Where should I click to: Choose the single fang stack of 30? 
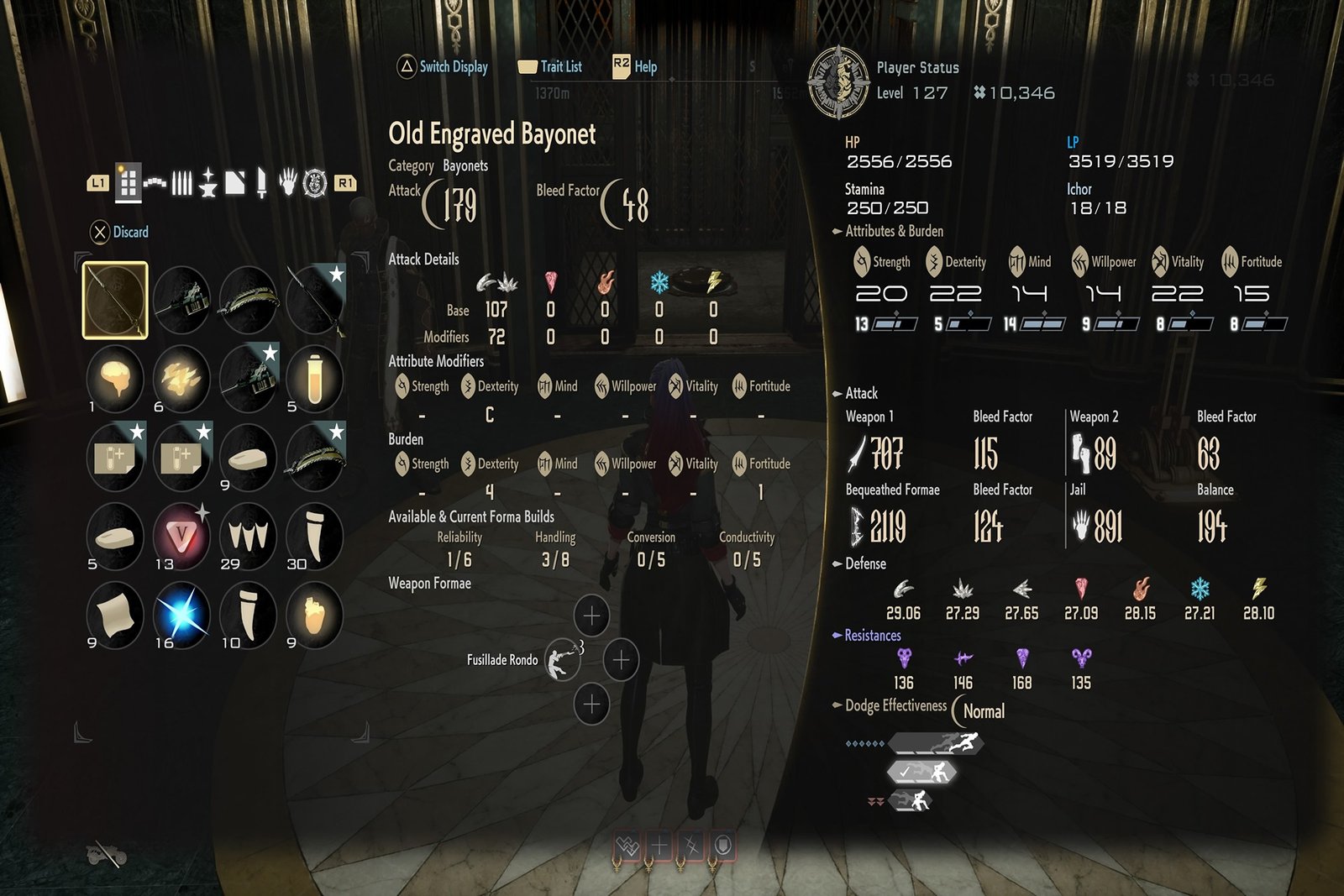[x=314, y=537]
